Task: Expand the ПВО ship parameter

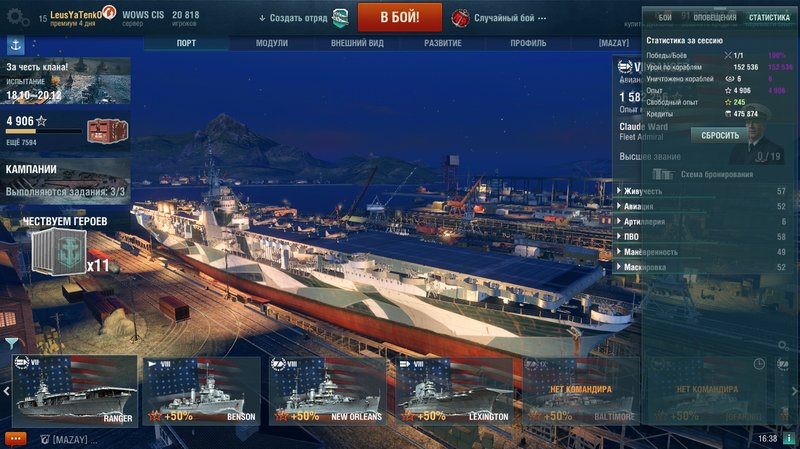Action: [632, 237]
